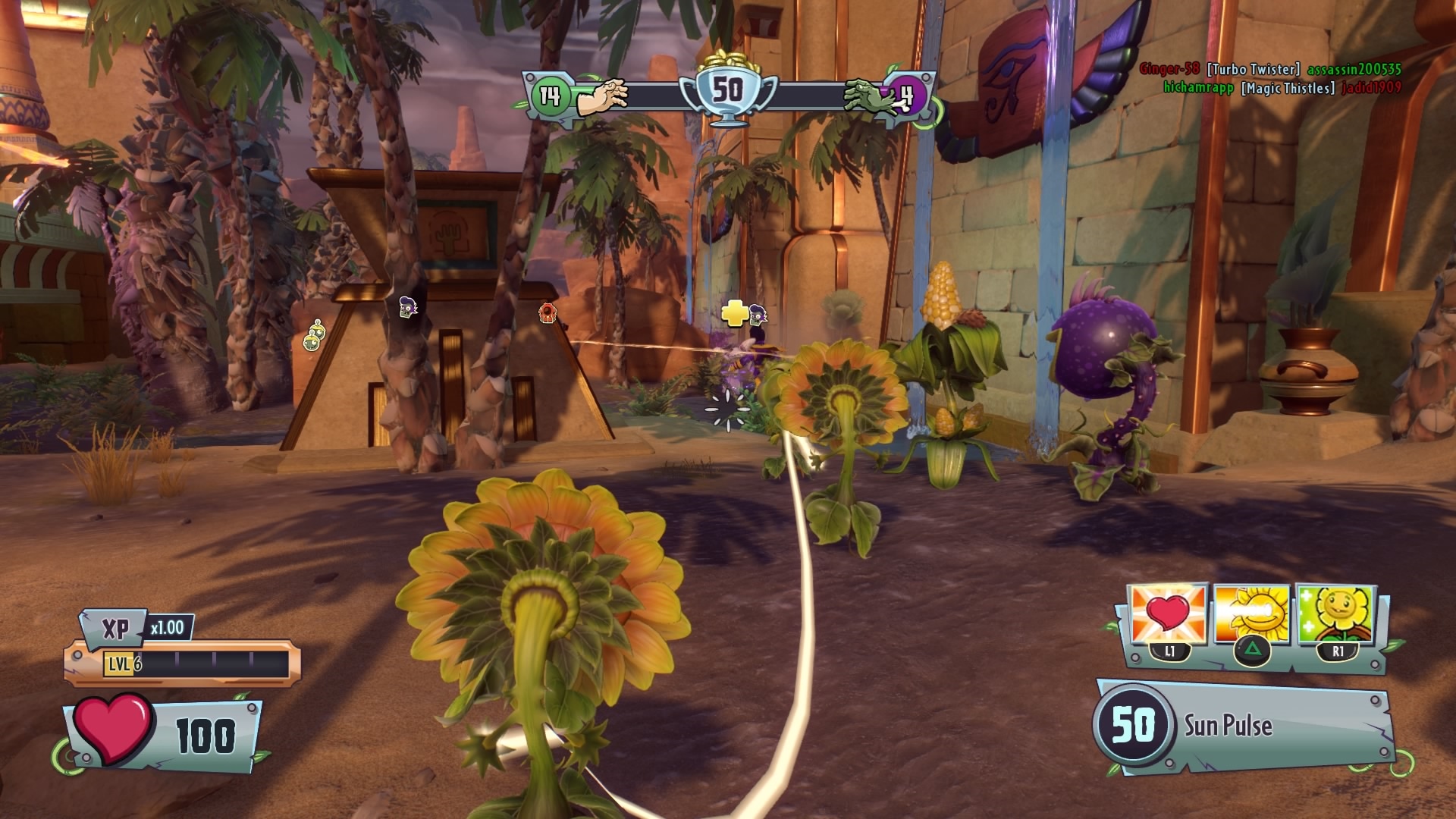Use the Sunbeam ability icon

tap(1252, 615)
